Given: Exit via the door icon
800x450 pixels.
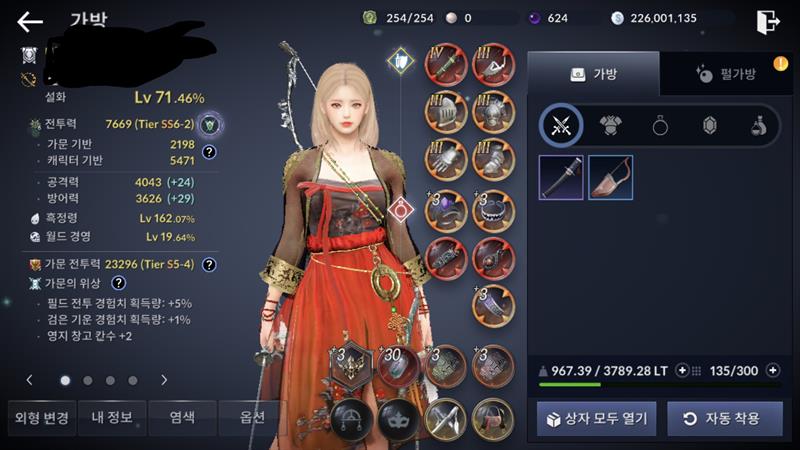Looking at the screenshot, I should [x=767, y=21].
